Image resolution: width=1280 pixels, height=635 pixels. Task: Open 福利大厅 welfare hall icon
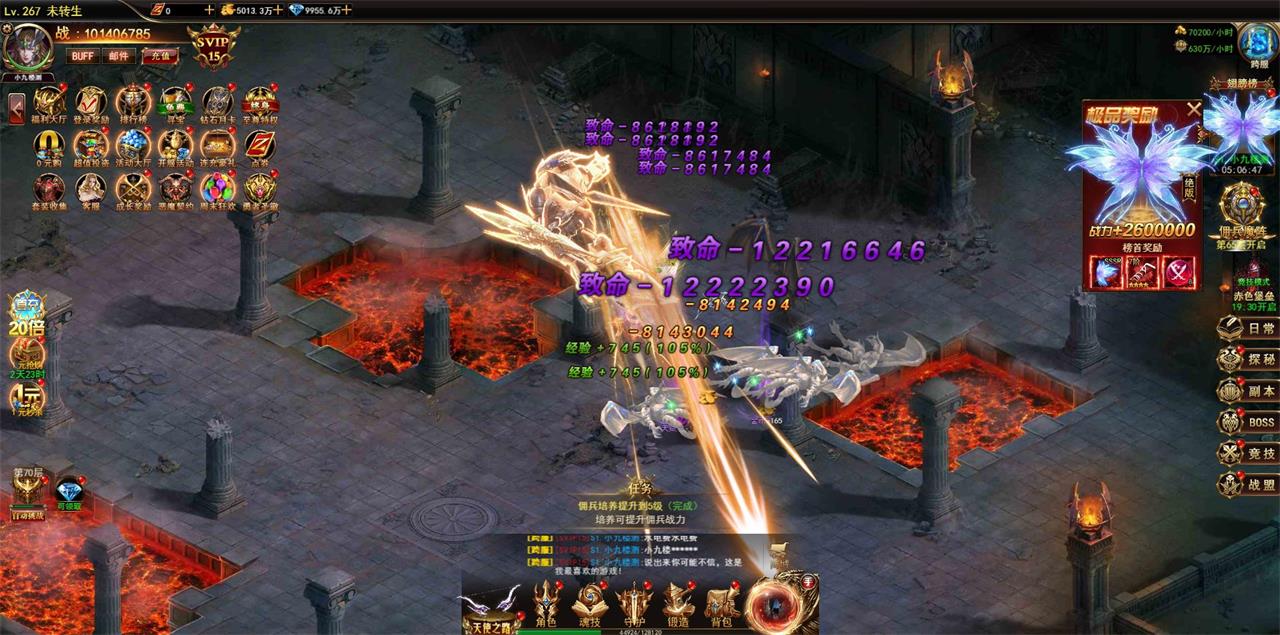49,103
